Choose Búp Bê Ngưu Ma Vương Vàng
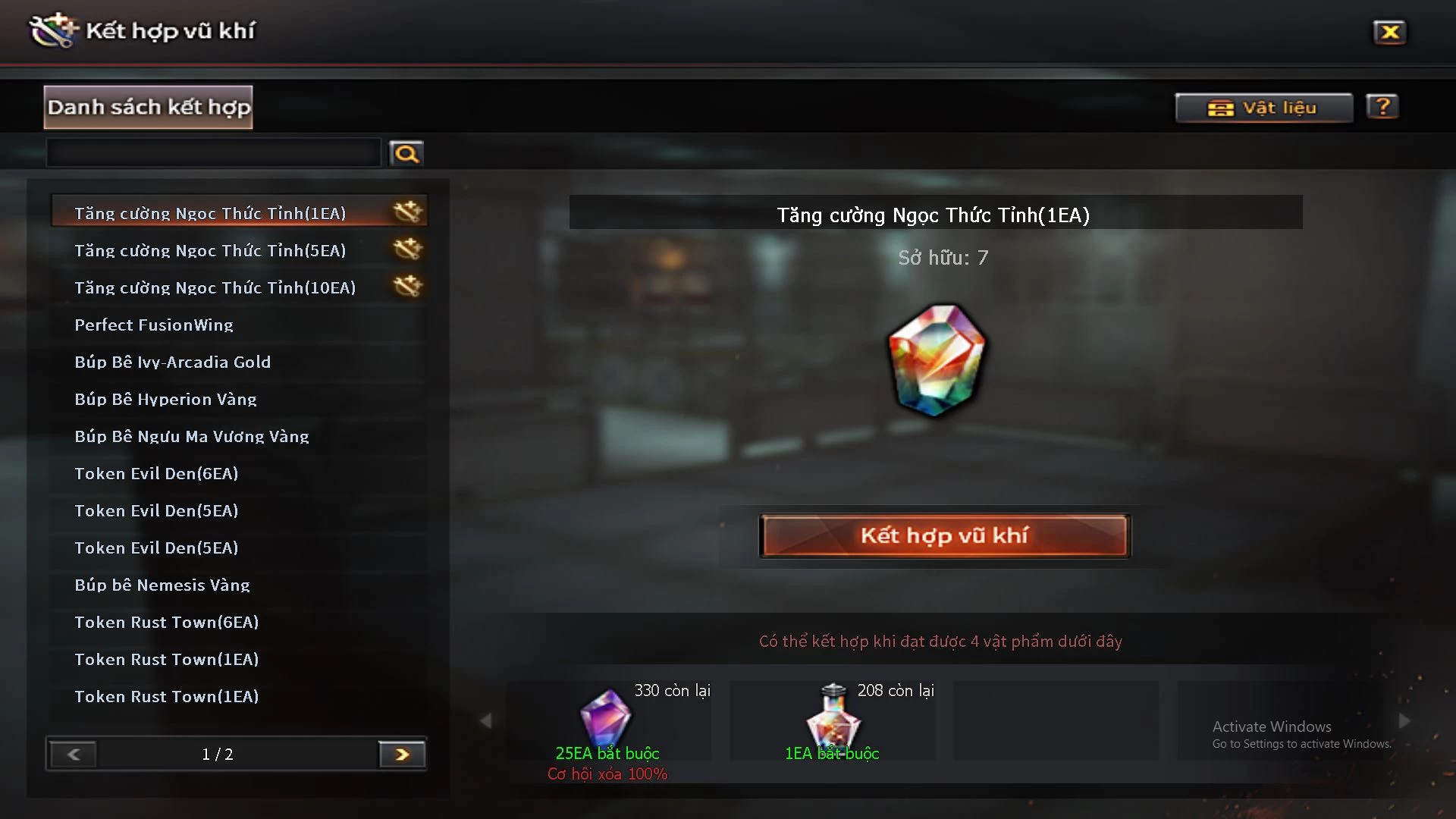Viewport: 1456px width, 819px height. [x=192, y=436]
